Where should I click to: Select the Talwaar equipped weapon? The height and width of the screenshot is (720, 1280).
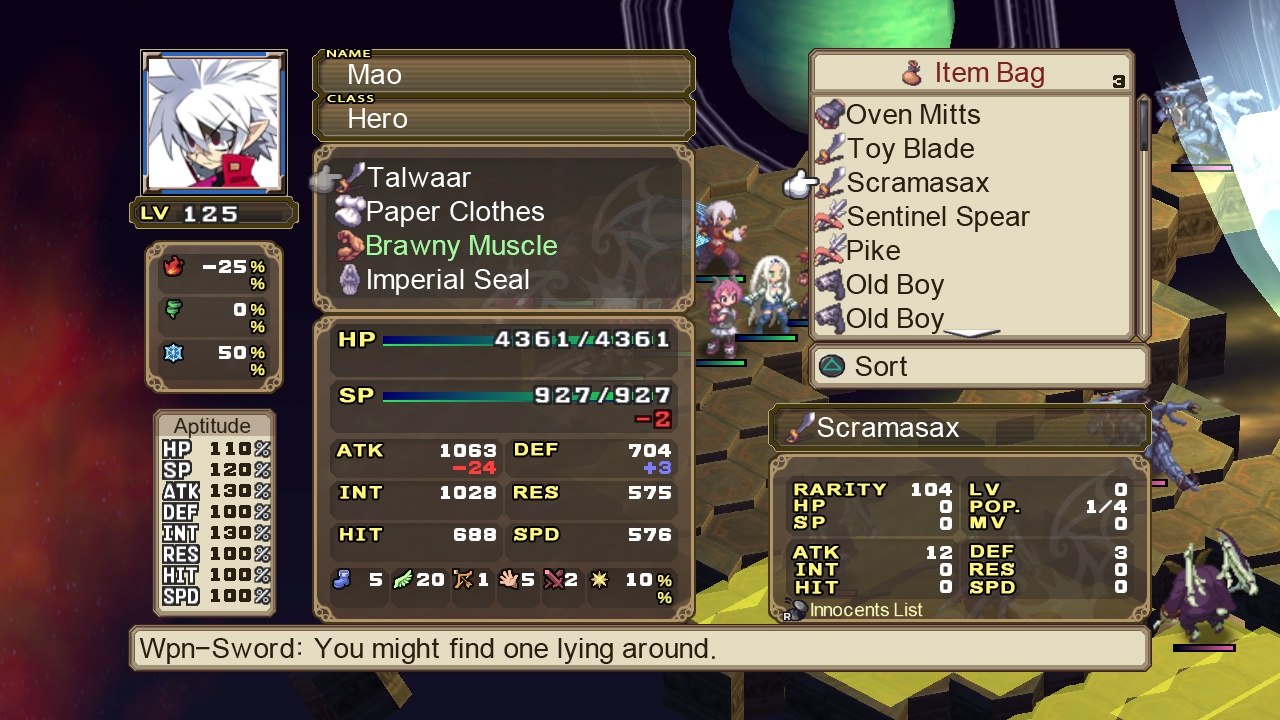(416, 177)
